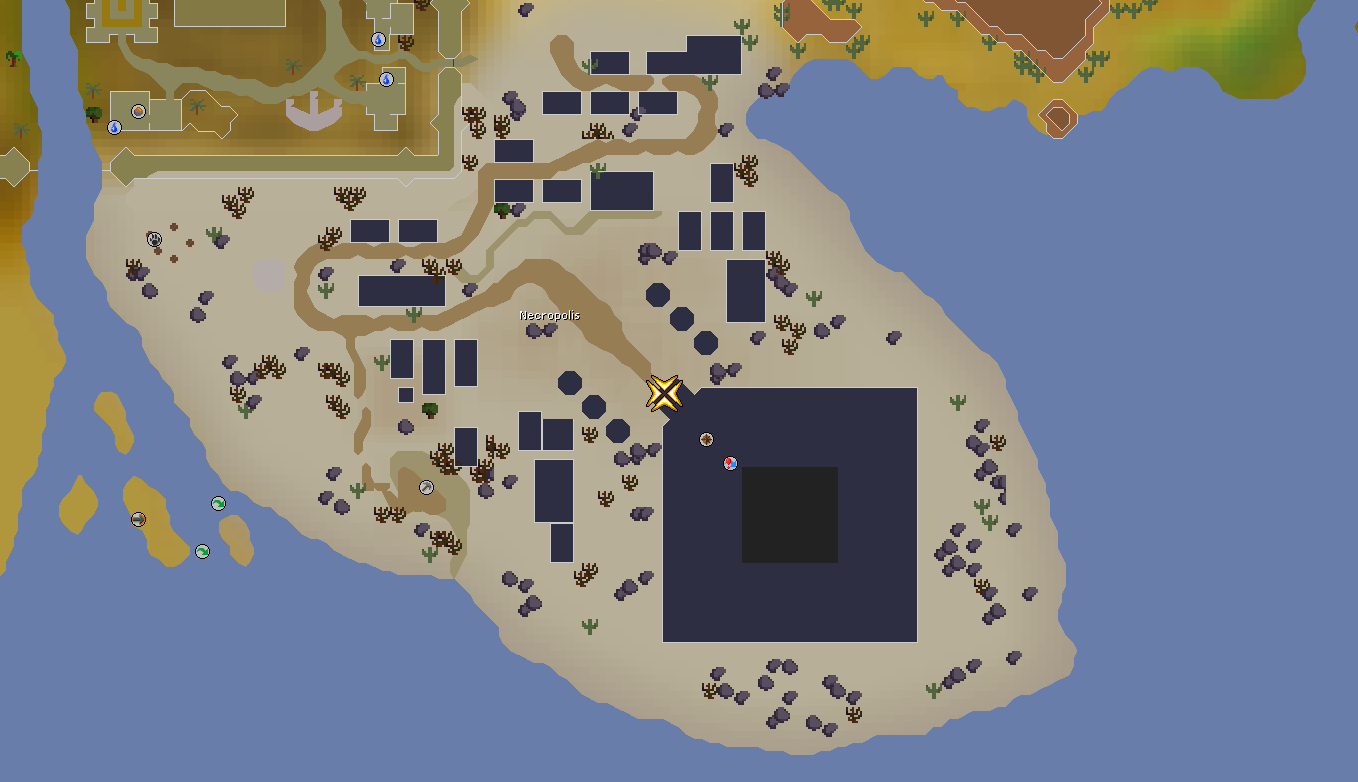This screenshot has height=782, width=1358.
Task: Click the hunter paw print icon
Action: 154,239
